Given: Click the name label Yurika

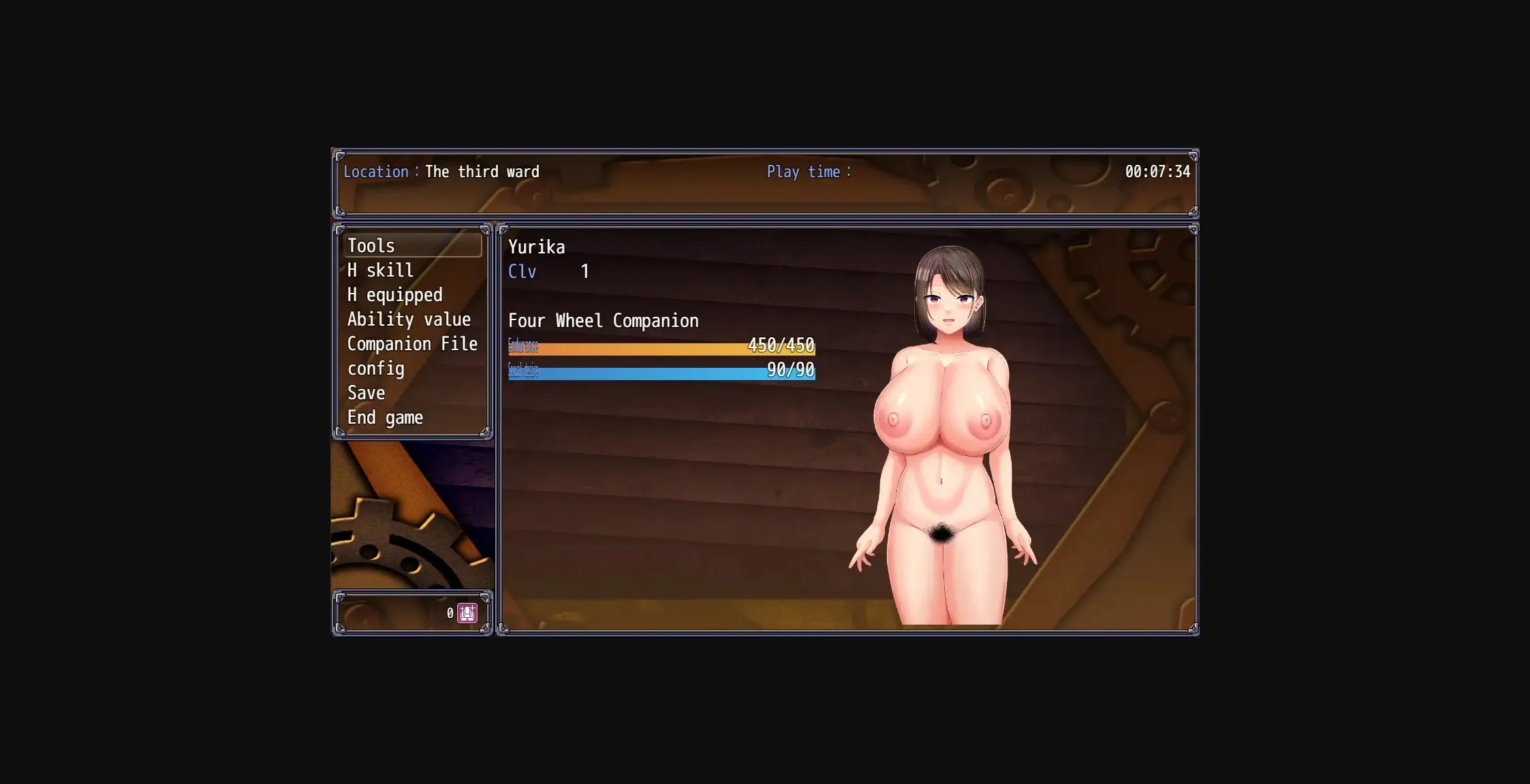Looking at the screenshot, I should pyautogui.click(x=536, y=247).
